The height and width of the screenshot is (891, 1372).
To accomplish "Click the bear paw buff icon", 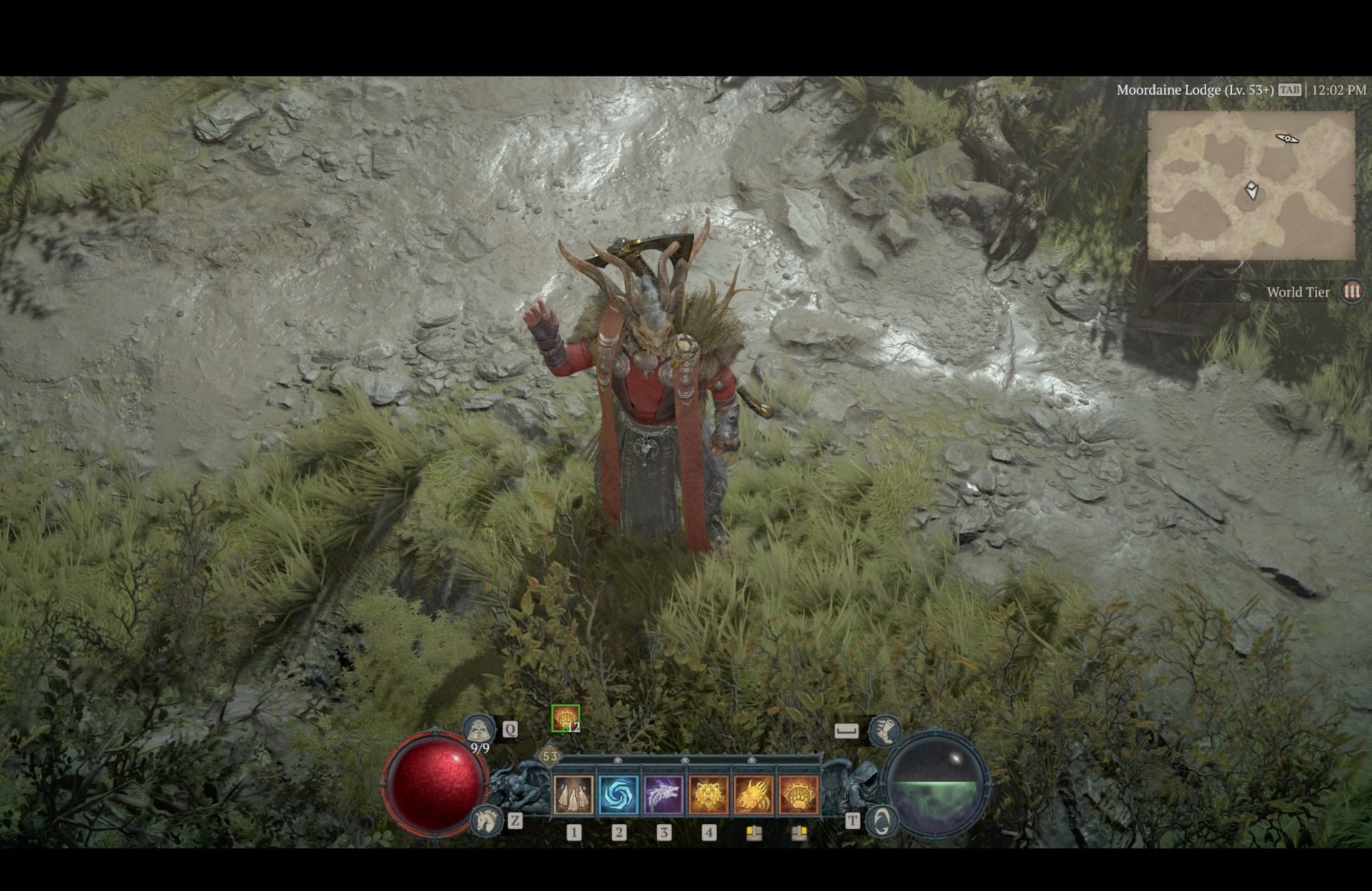I will pos(565,717).
